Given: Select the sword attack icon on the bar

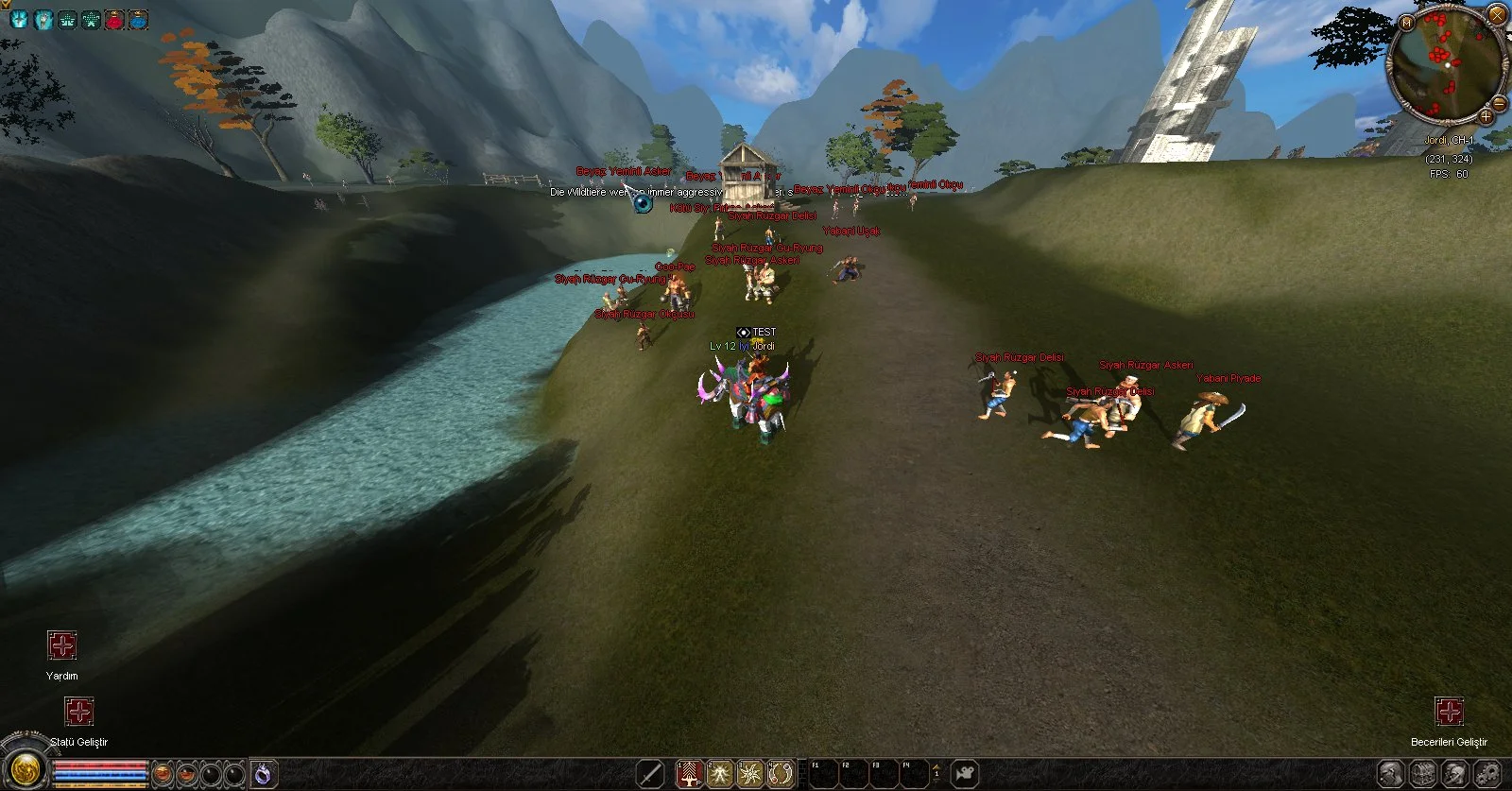Looking at the screenshot, I should (650, 774).
